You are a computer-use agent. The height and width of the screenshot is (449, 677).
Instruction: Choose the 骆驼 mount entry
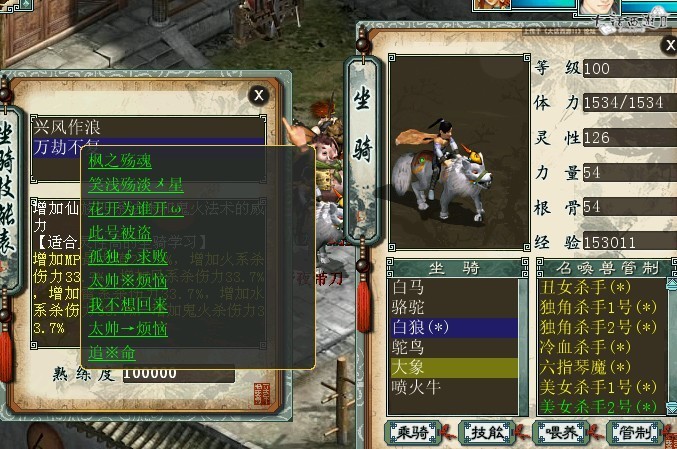pyautogui.click(x=410, y=307)
